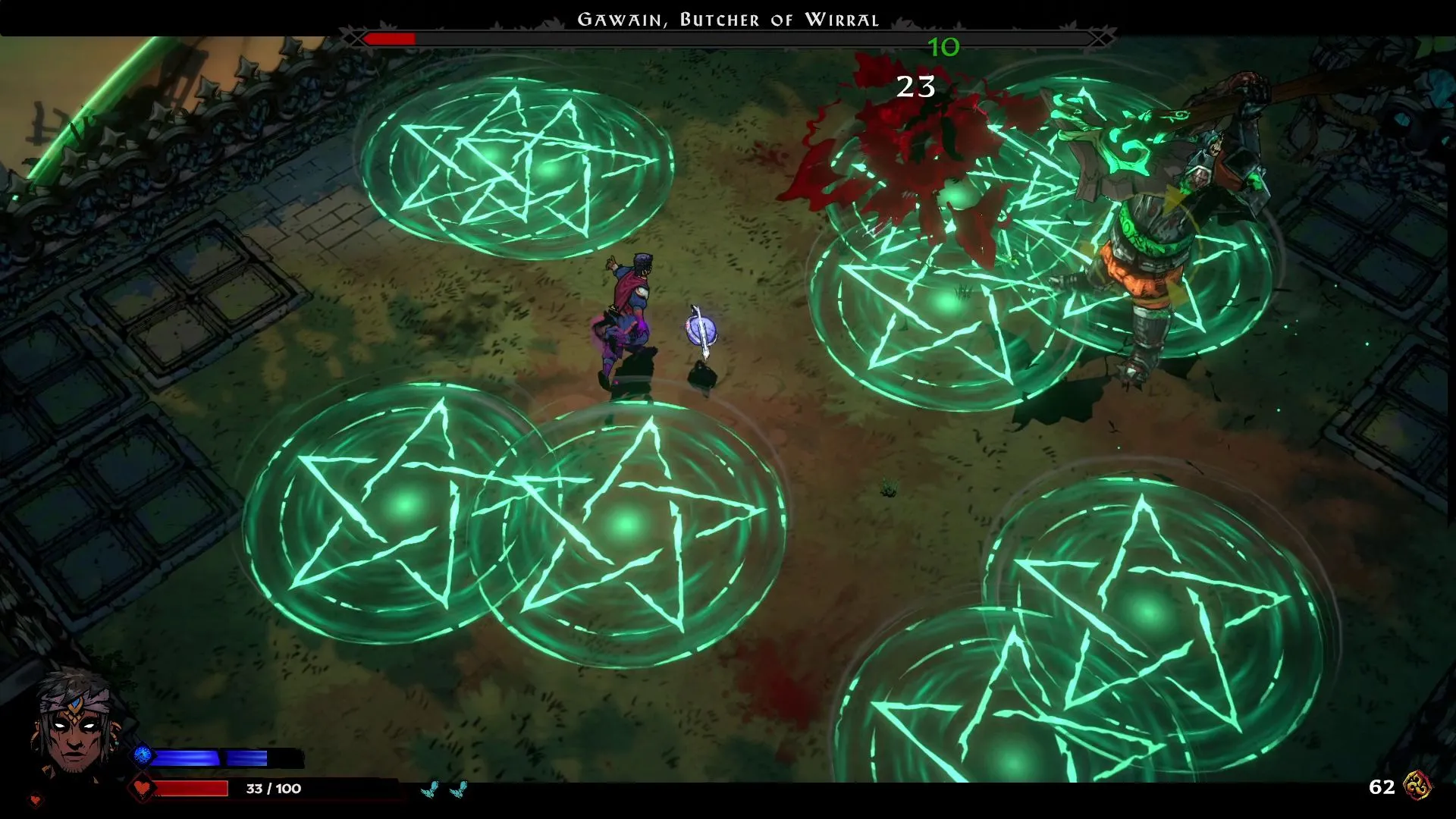This screenshot has width=1456, height=819.
Task: Click the red heart health icon
Action: tap(140, 787)
